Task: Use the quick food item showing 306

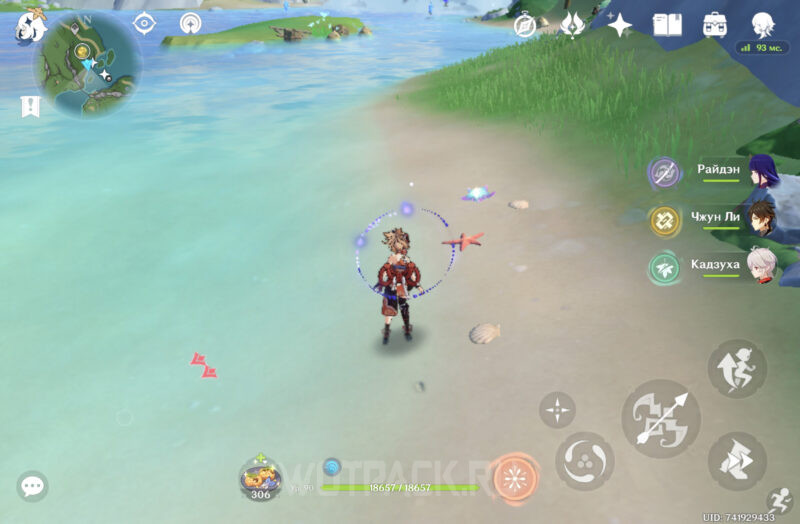Action: tap(260, 478)
